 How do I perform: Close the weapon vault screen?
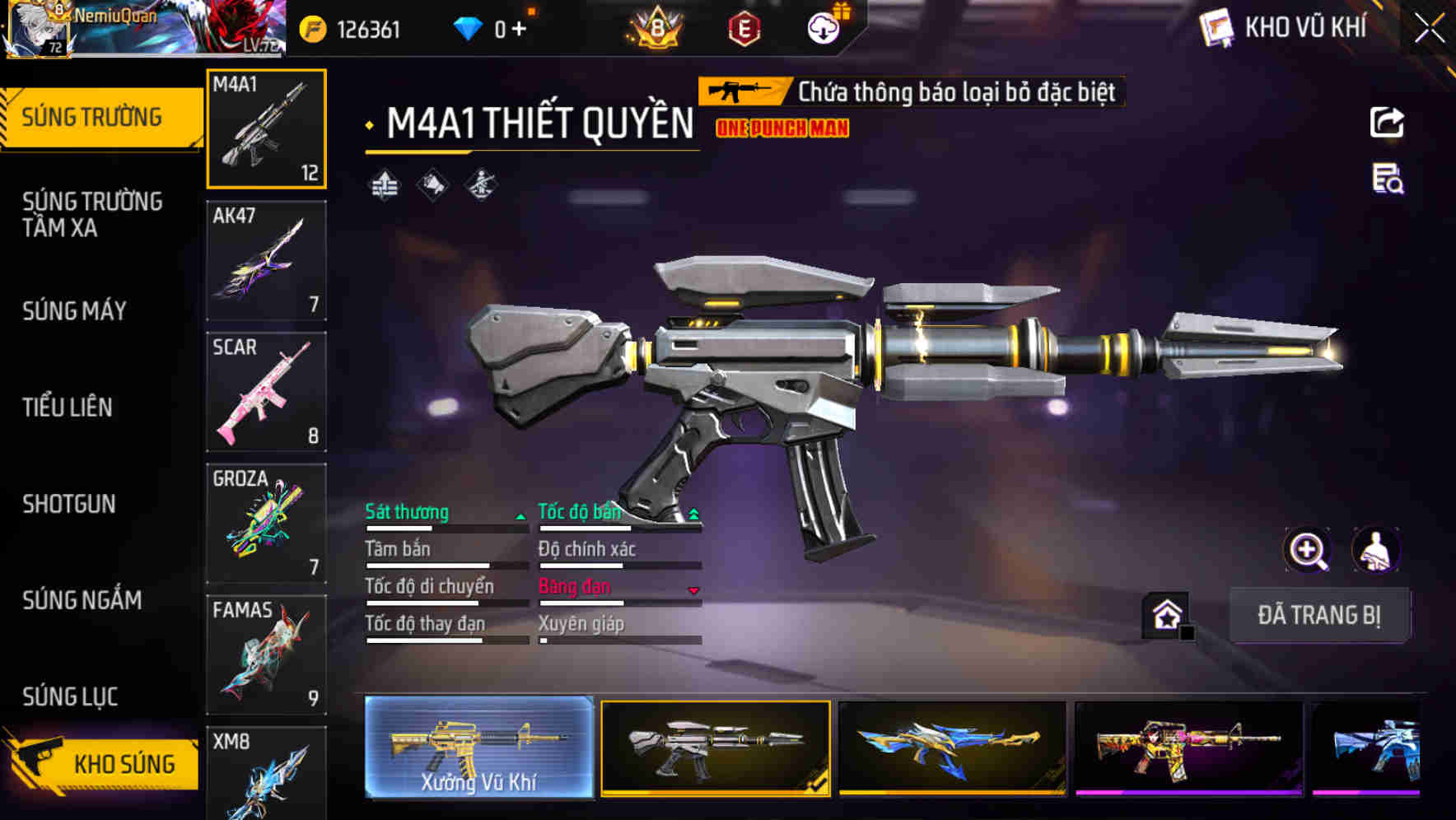[1430, 29]
